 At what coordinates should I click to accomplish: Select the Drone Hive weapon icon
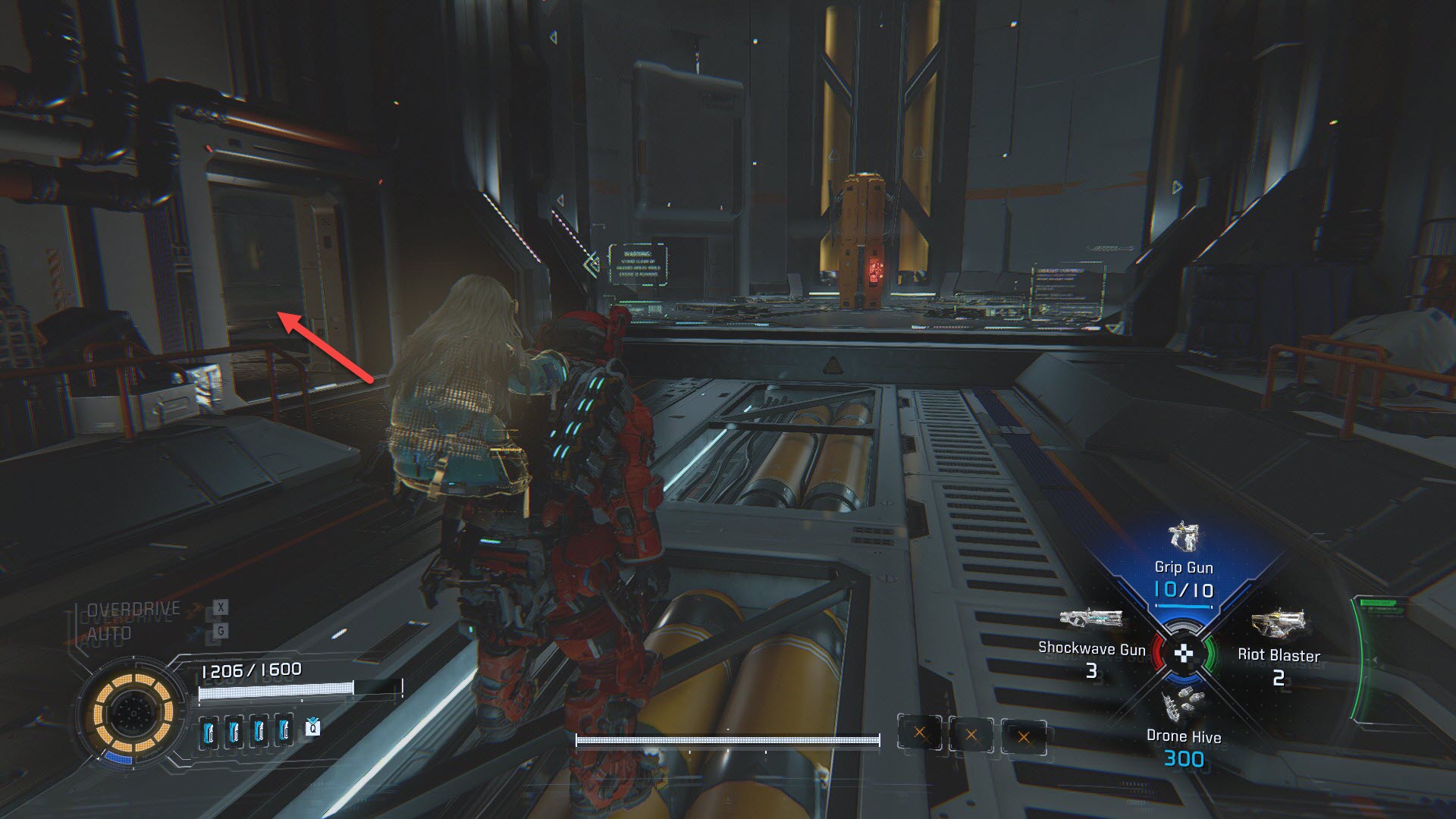click(1183, 706)
